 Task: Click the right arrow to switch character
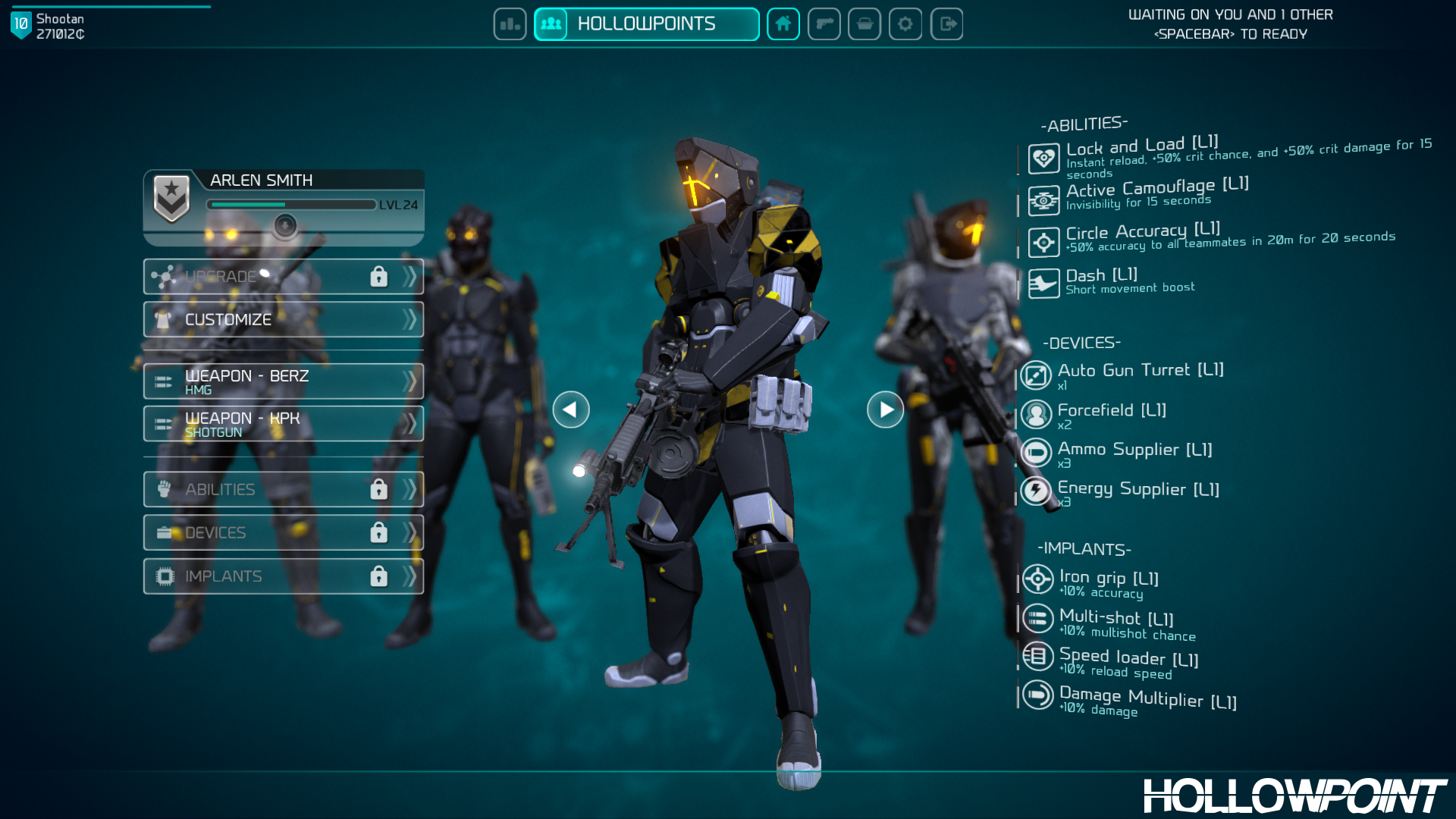(x=884, y=409)
